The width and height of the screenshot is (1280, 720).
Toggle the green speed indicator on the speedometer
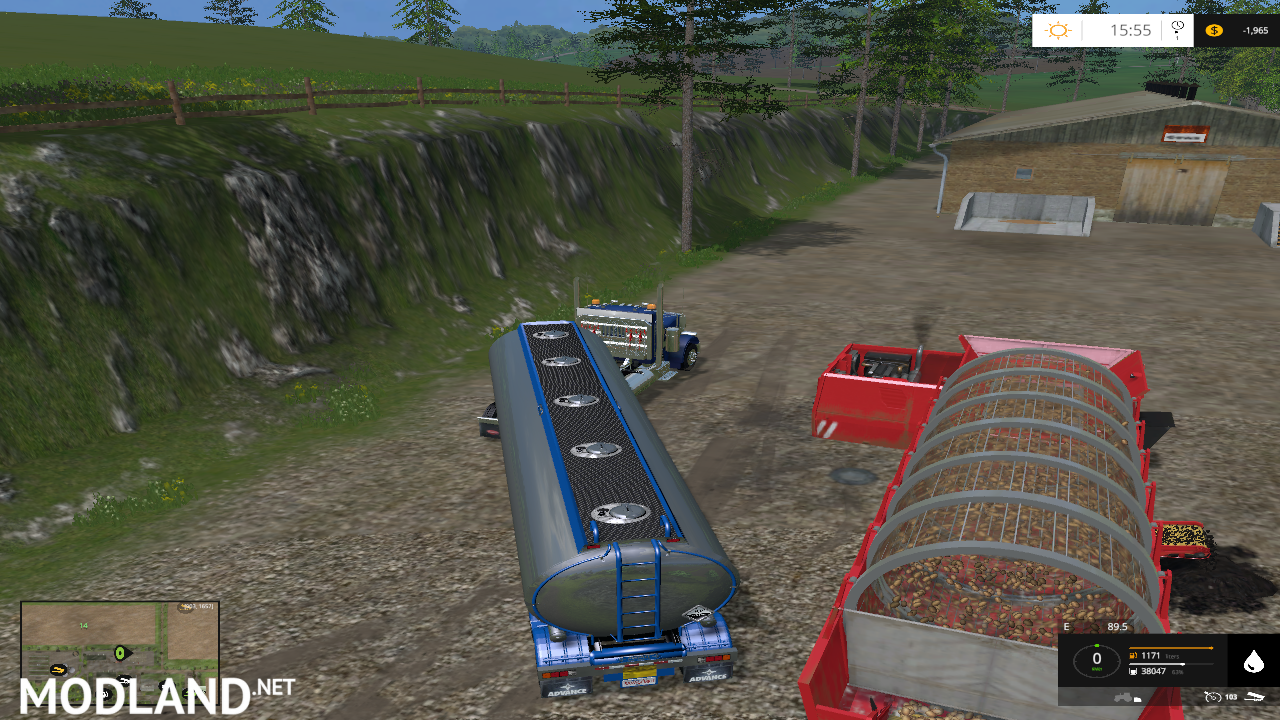pos(1097,645)
